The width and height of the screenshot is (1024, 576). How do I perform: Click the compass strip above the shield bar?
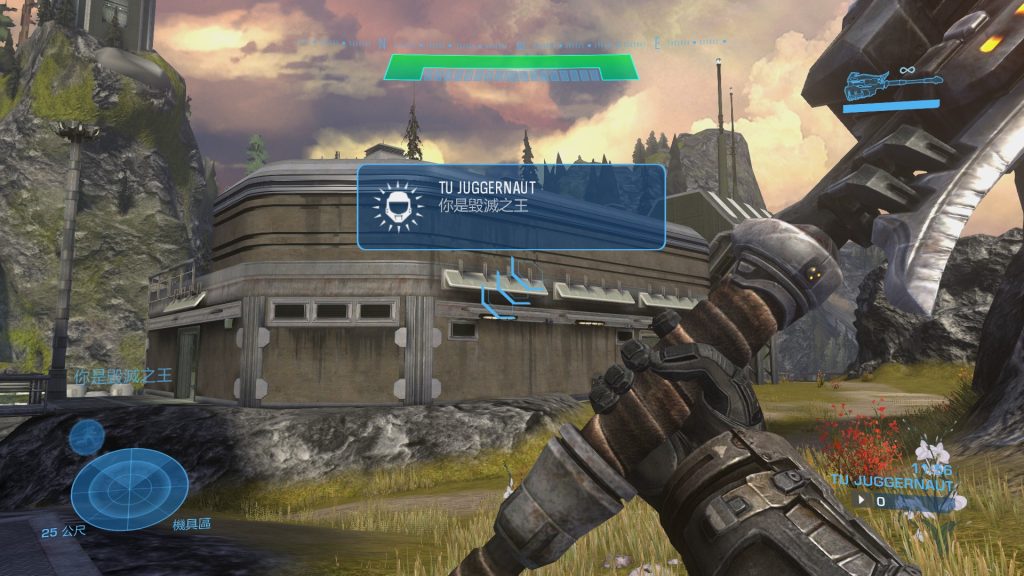pyautogui.click(x=514, y=43)
